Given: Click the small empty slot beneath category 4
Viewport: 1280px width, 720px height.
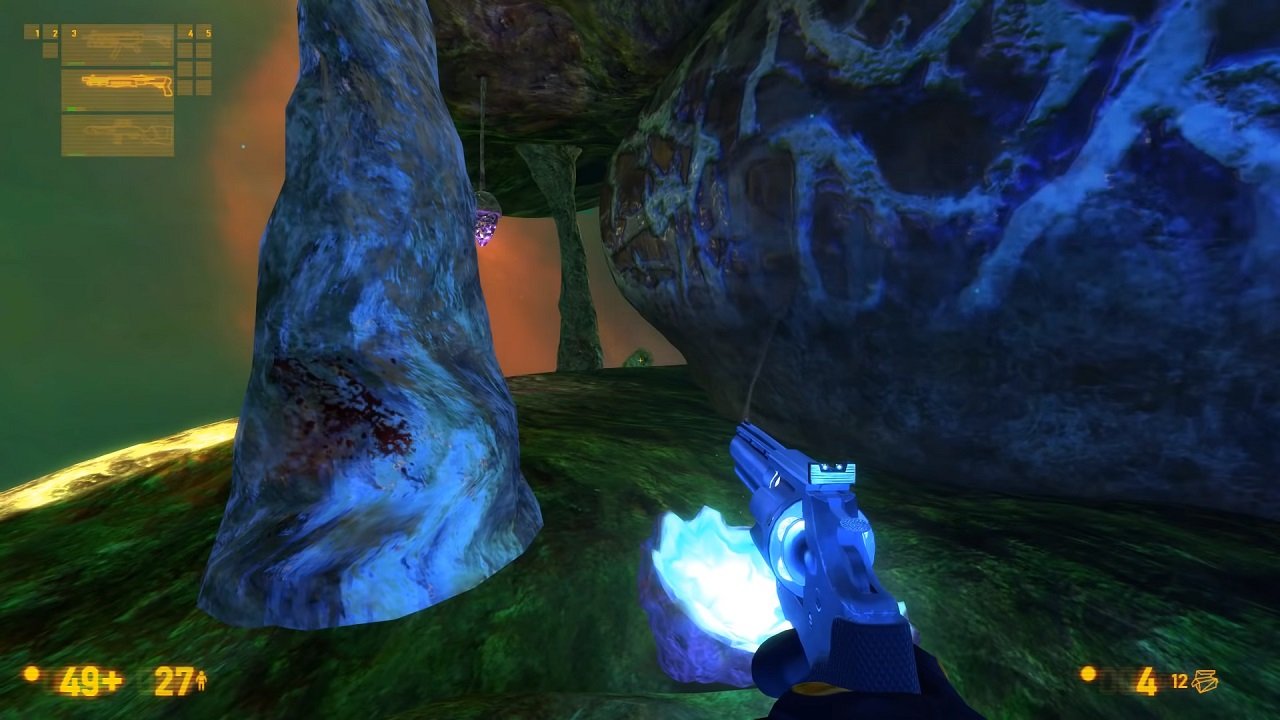Looking at the screenshot, I should pos(185,48).
